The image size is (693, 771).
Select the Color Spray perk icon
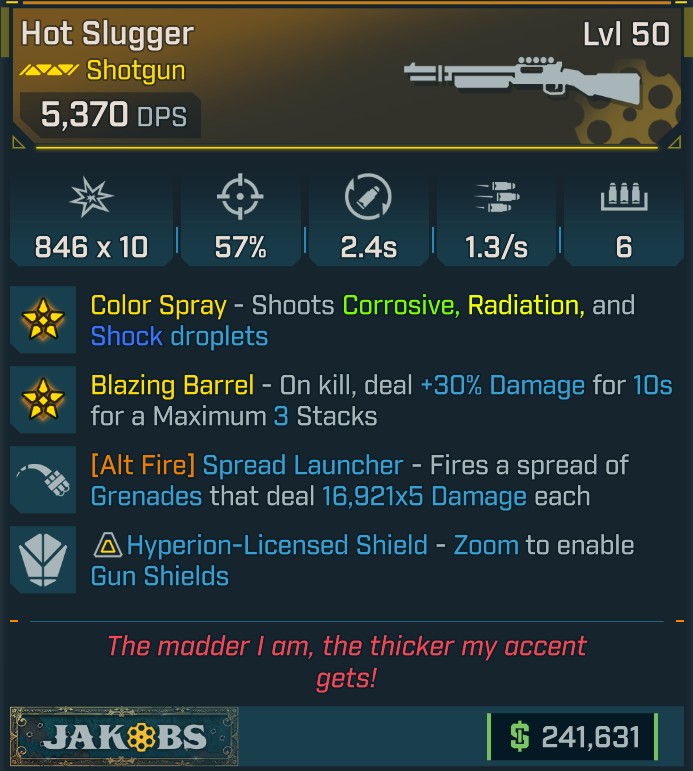(43, 320)
